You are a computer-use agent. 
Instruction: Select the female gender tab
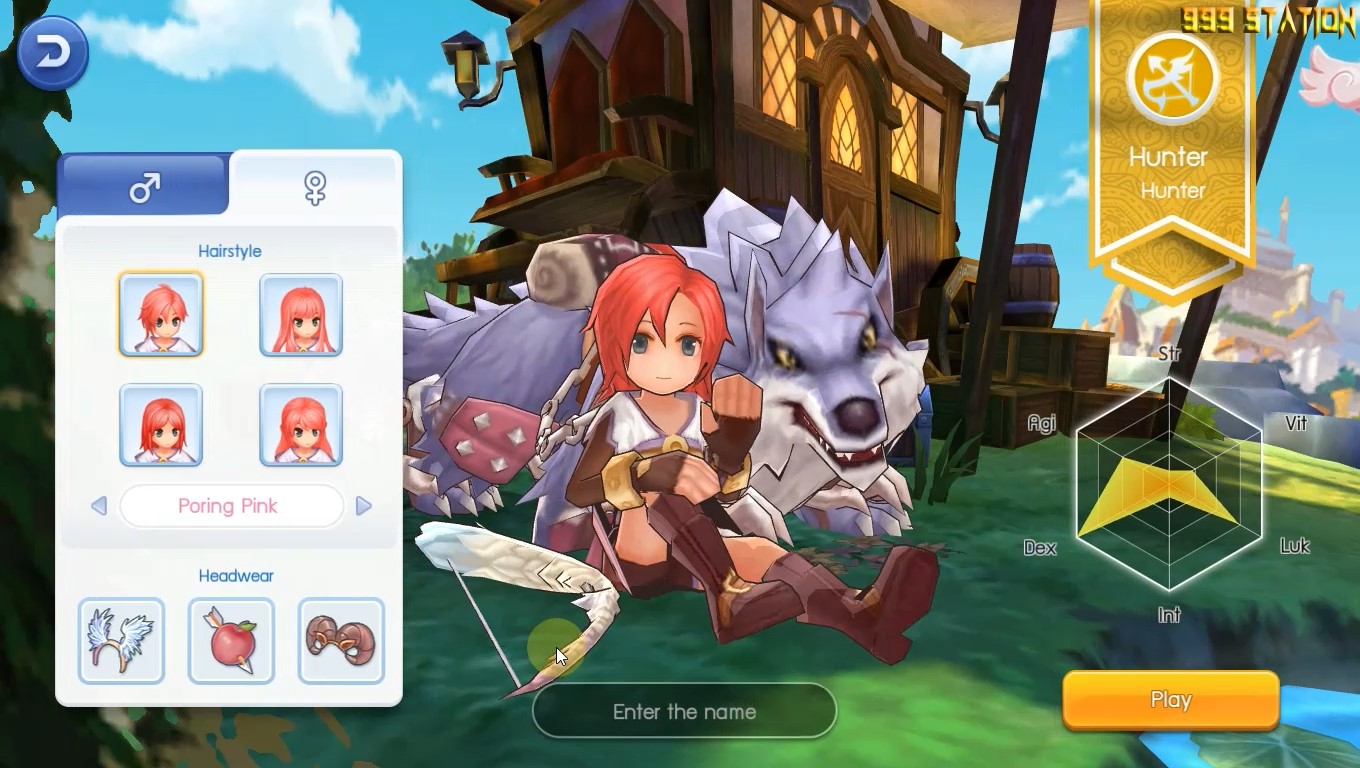pos(315,186)
